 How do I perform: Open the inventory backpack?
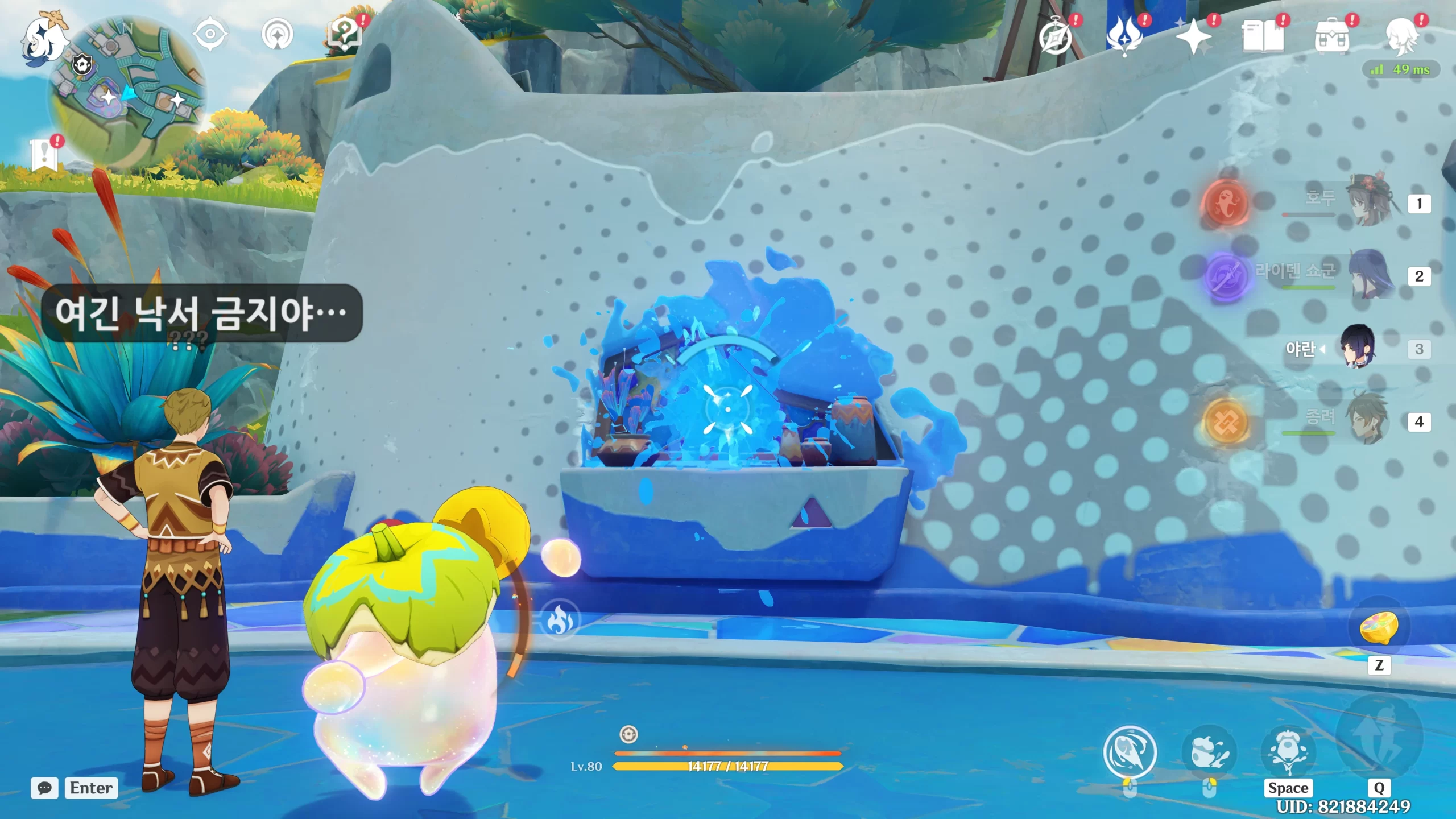coord(1332,38)
